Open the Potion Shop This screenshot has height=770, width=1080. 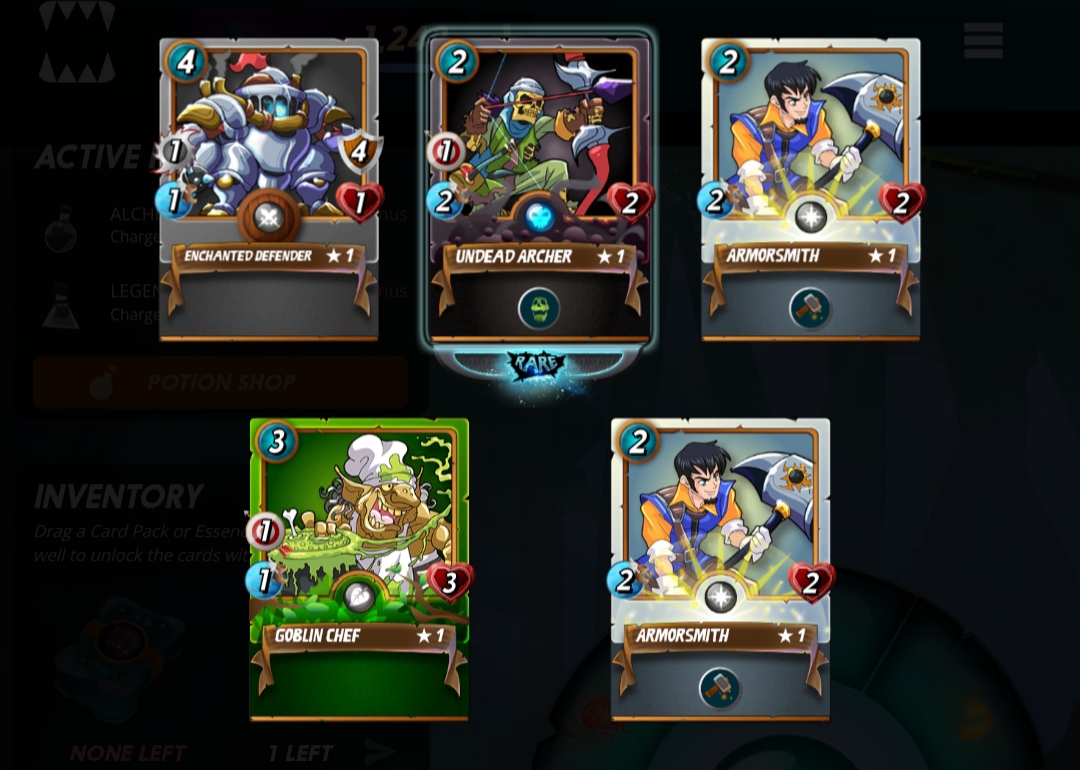coord(220,382)
